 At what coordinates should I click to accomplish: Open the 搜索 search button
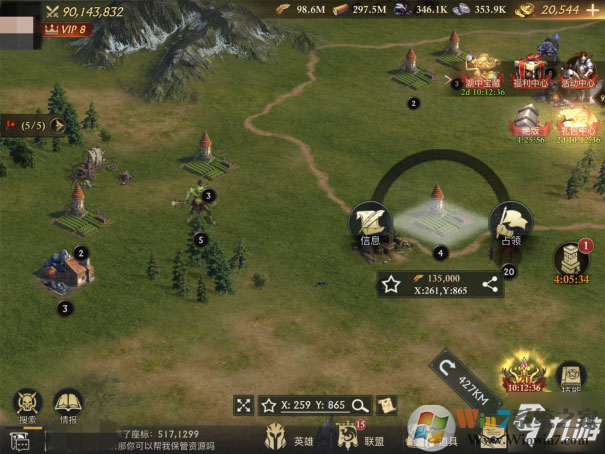pyautogui.click(x=27, y=405)
